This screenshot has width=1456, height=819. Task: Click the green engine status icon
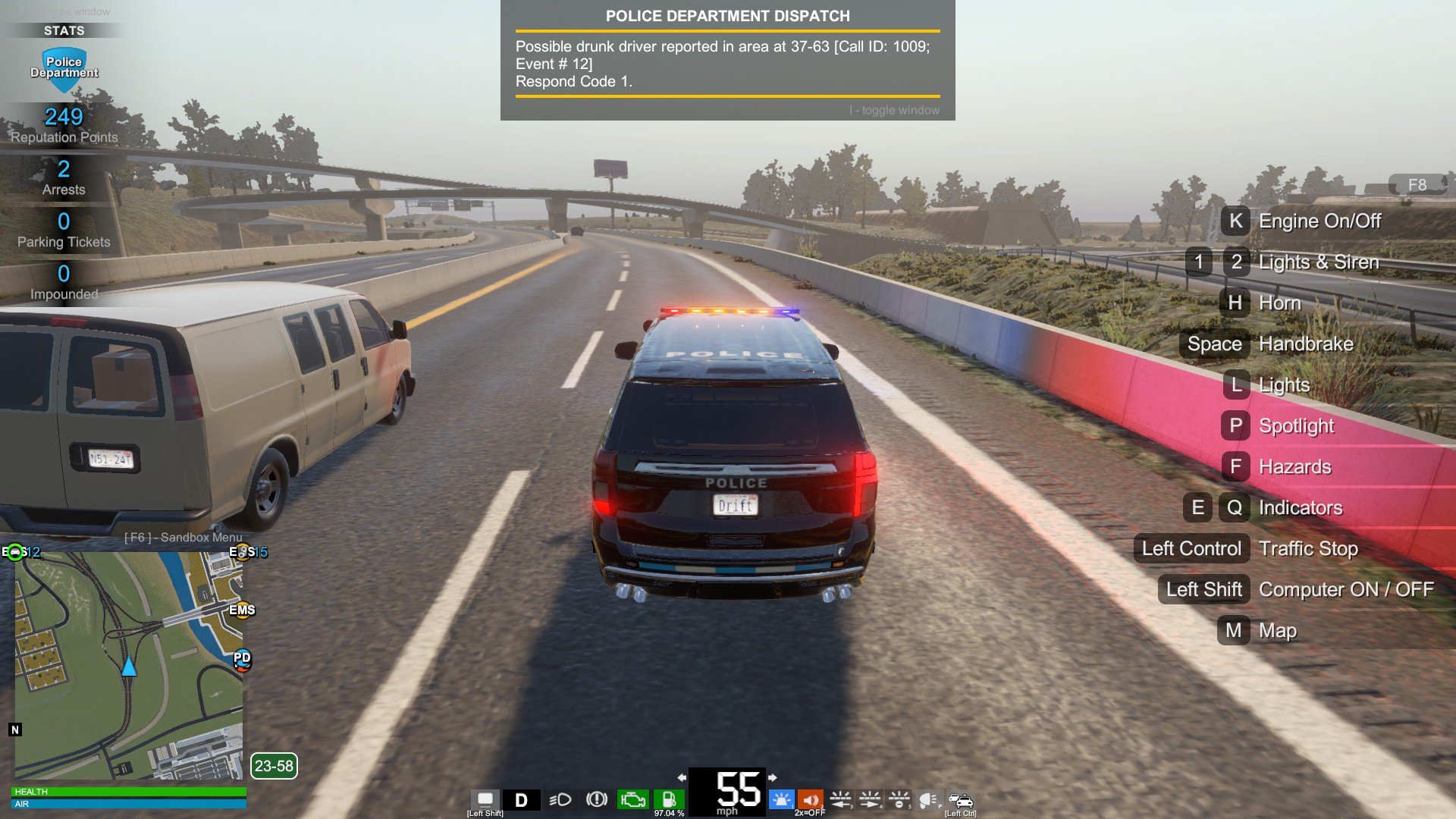coord(632,799)
